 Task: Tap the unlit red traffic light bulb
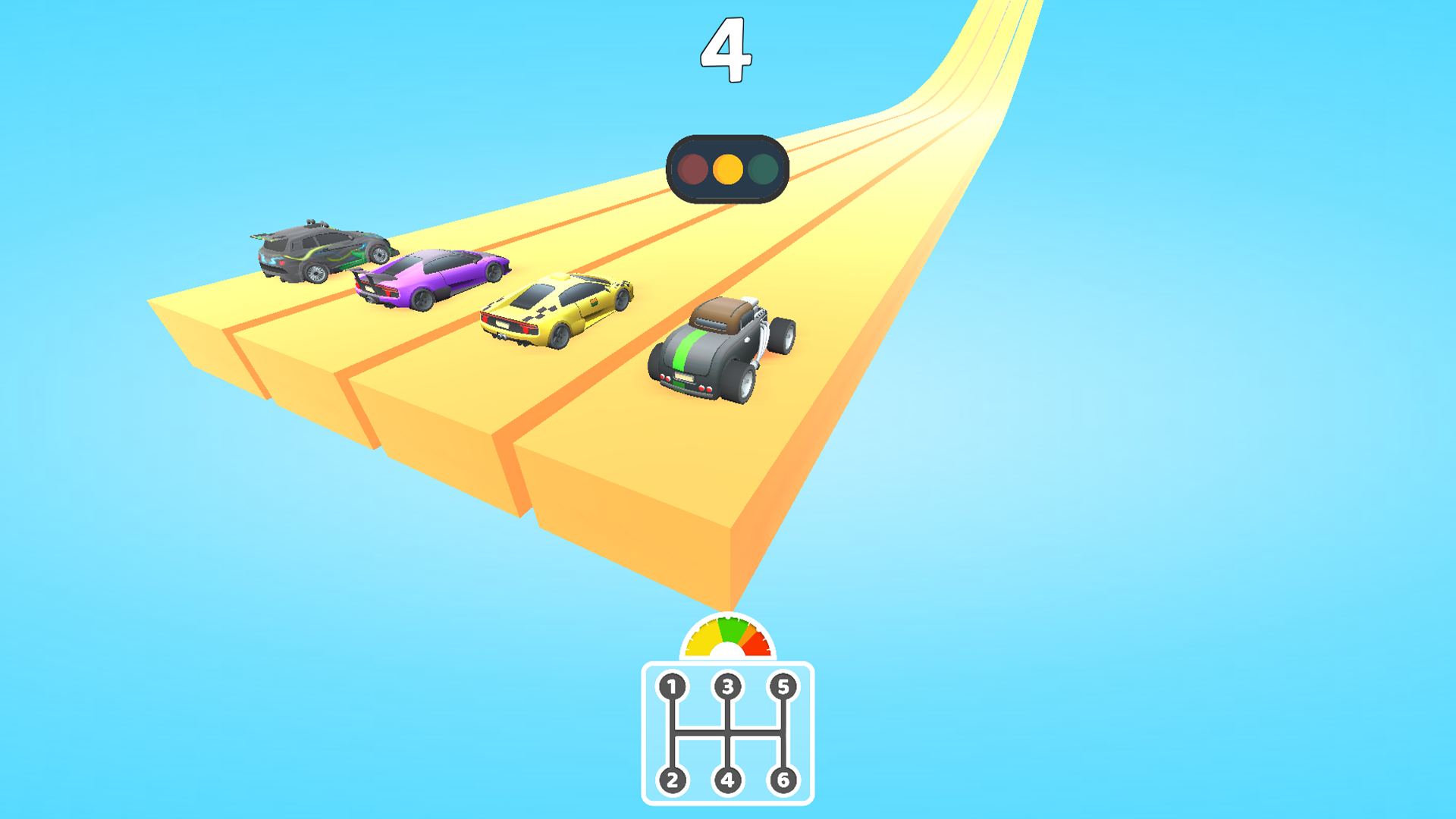click(692, 170)
